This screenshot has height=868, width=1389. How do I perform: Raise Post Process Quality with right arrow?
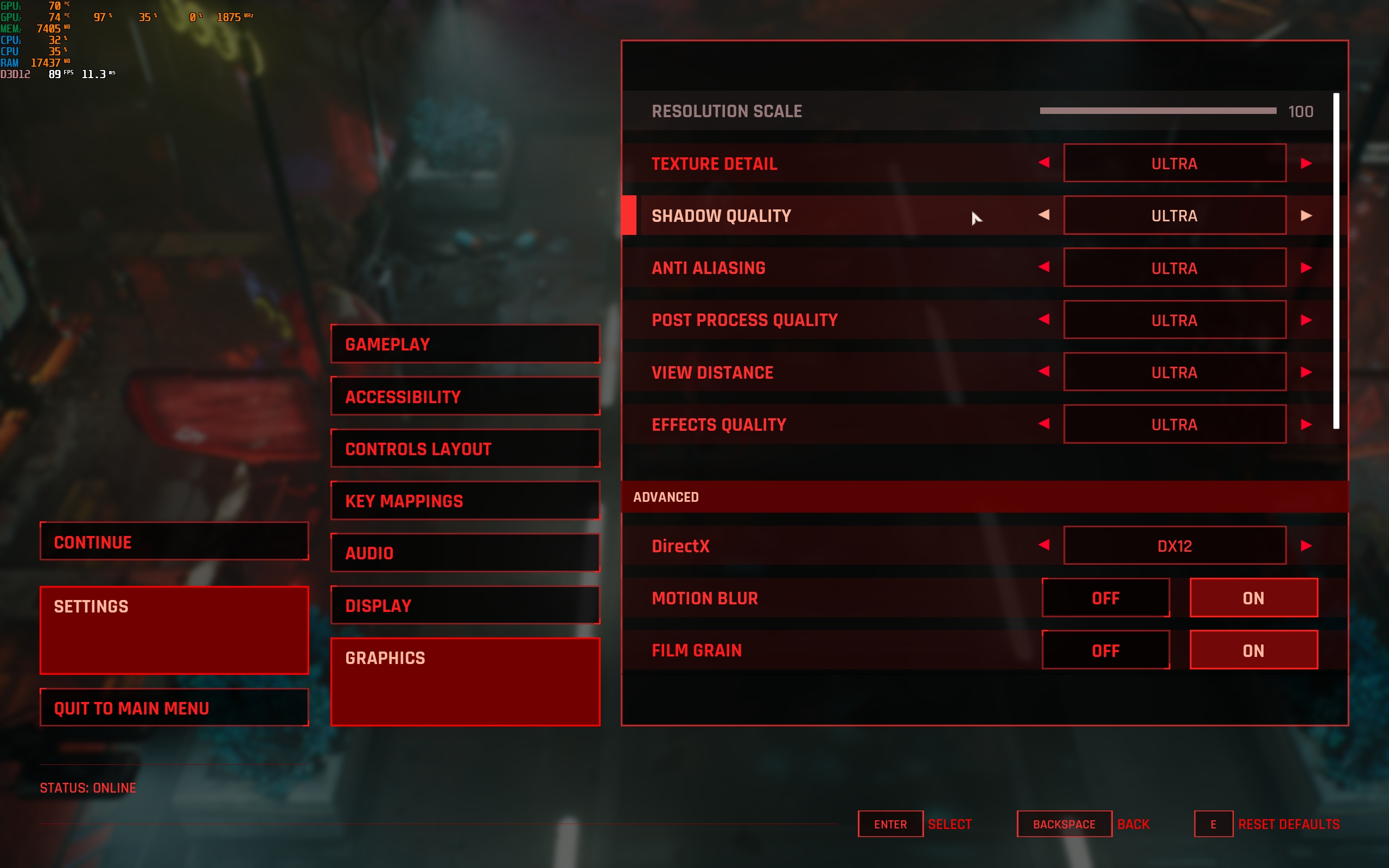1307,320
